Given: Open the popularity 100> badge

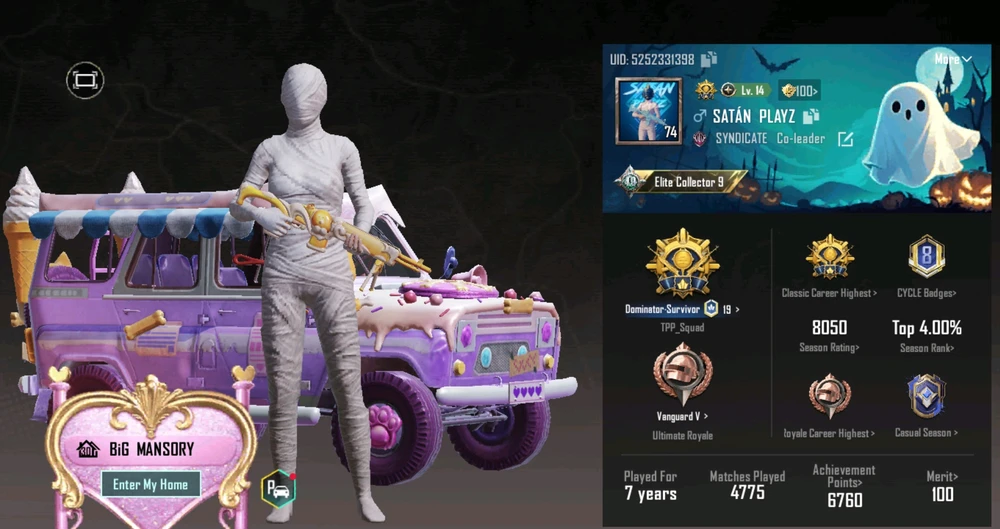Looking at the screenshot, I should click(x=800, y=89).
